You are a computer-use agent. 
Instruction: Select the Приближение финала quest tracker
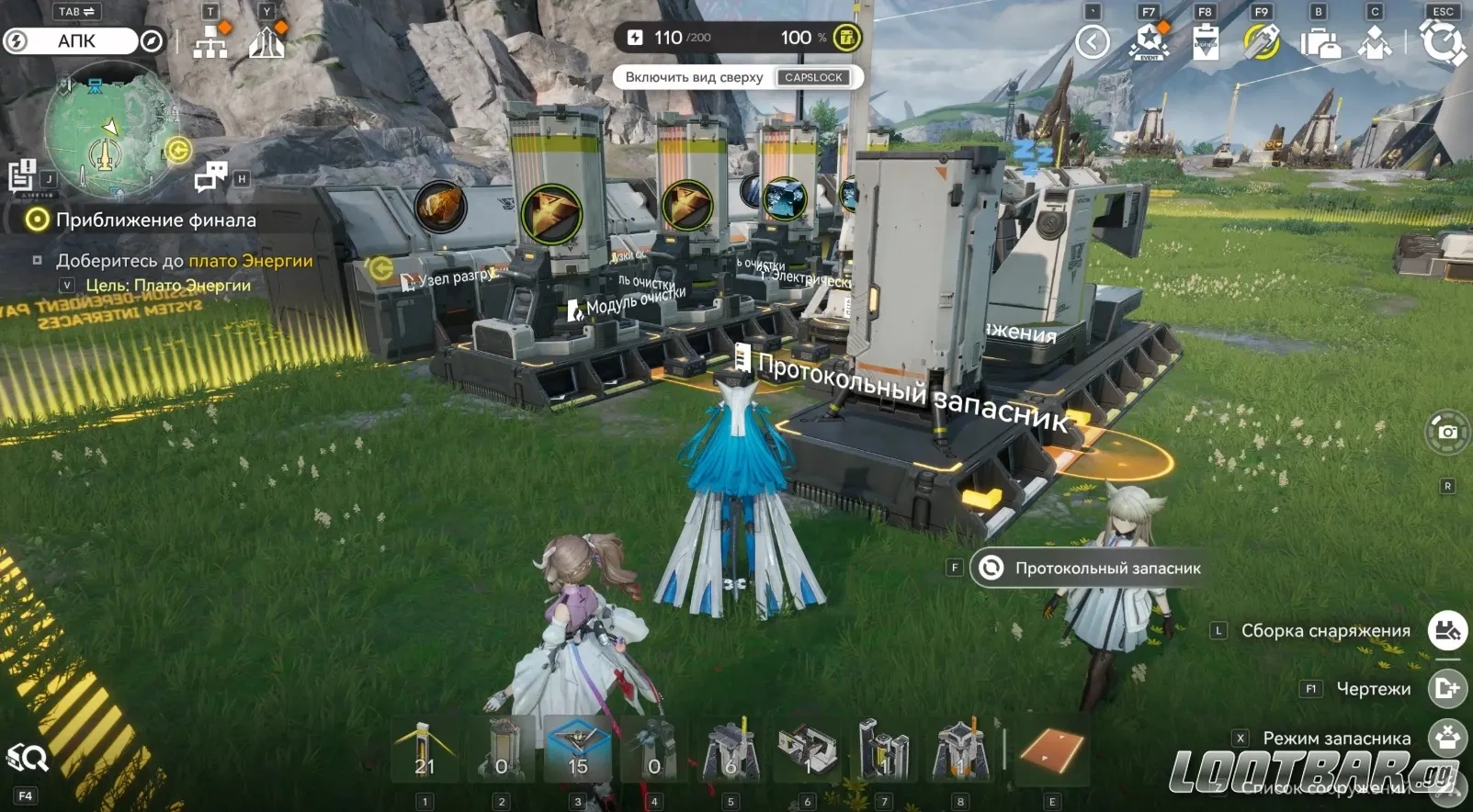[155, 220]
